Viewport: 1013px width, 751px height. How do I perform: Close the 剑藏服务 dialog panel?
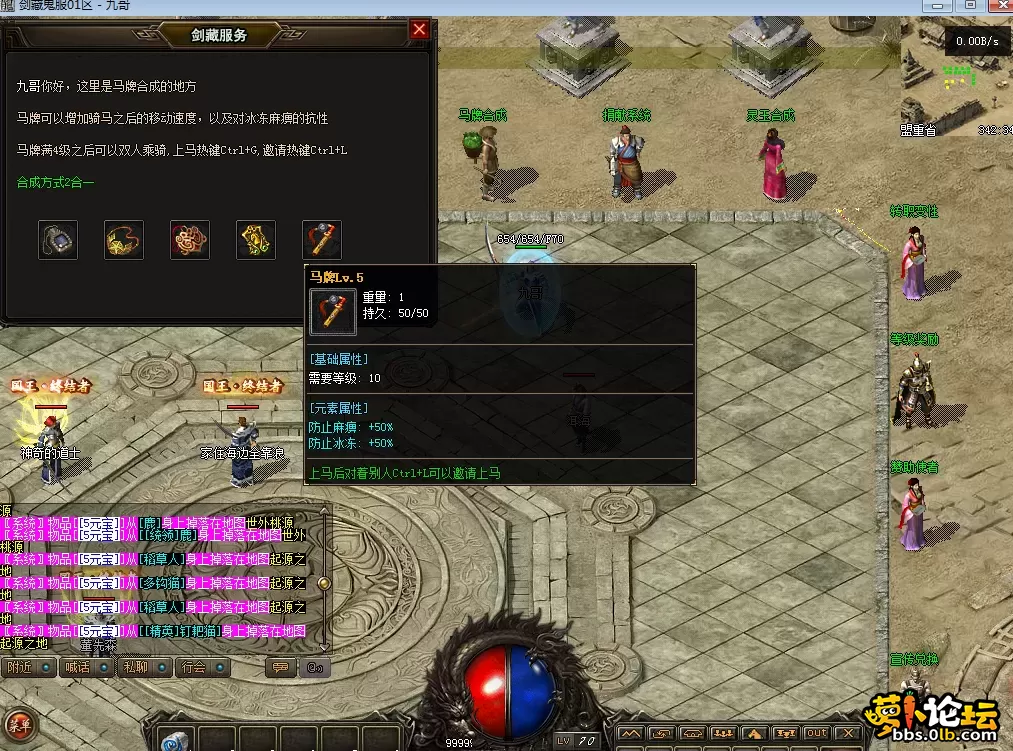419,30
